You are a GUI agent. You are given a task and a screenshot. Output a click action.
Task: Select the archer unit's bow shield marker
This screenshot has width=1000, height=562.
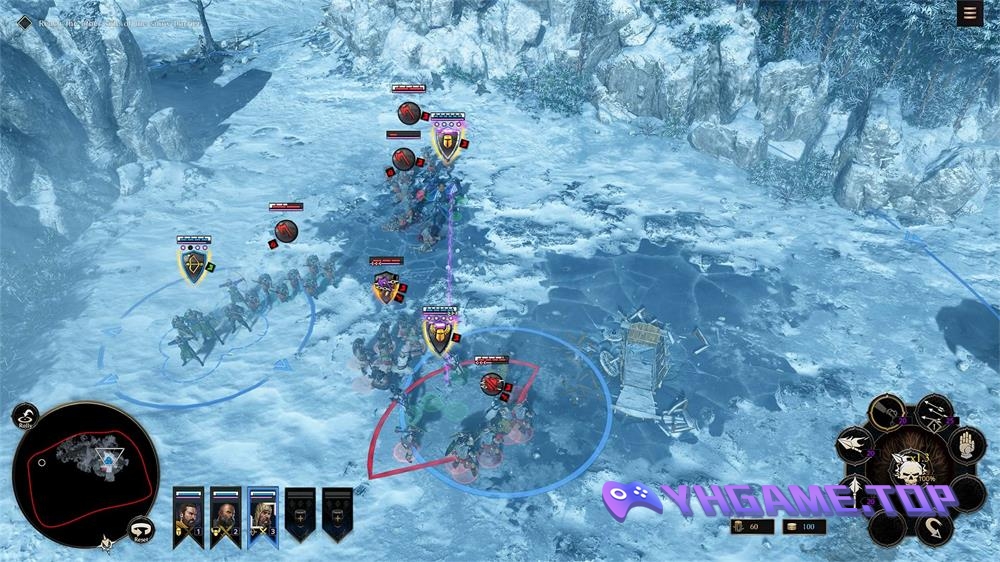click(192, 263)
